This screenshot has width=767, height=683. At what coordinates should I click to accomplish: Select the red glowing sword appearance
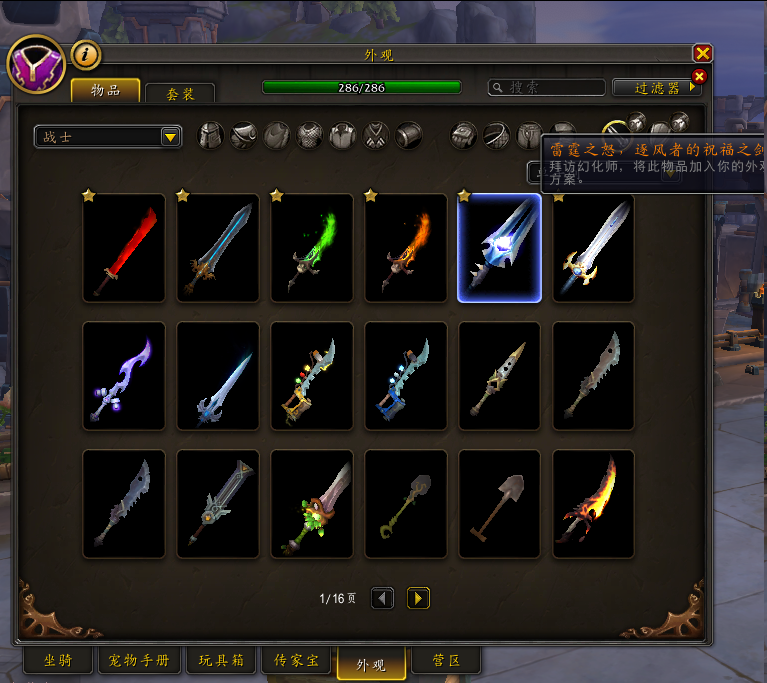[124, 248]
